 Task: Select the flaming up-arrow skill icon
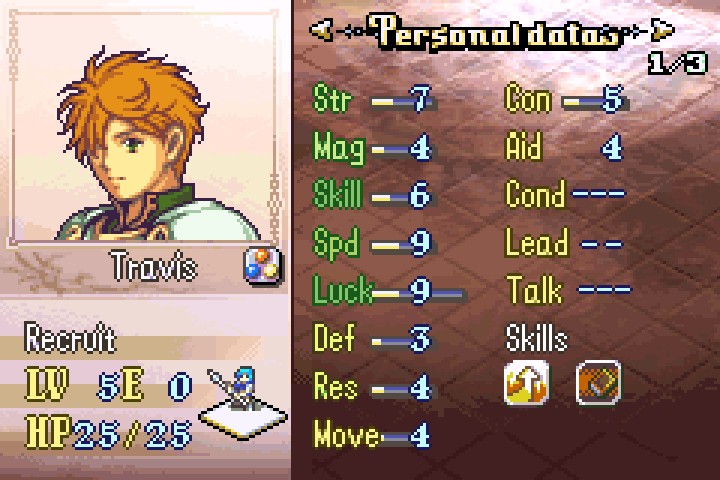tap(526, 382)
